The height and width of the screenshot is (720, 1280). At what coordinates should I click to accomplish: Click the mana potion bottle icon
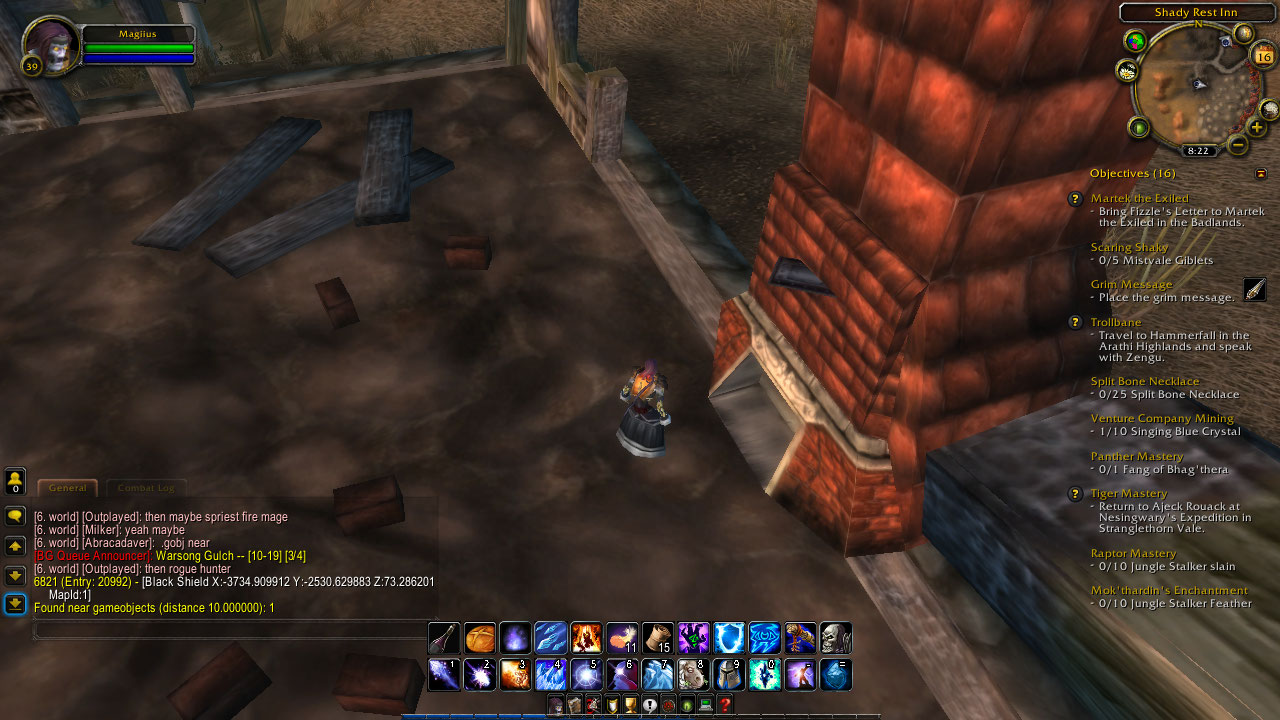click(445, 638)
